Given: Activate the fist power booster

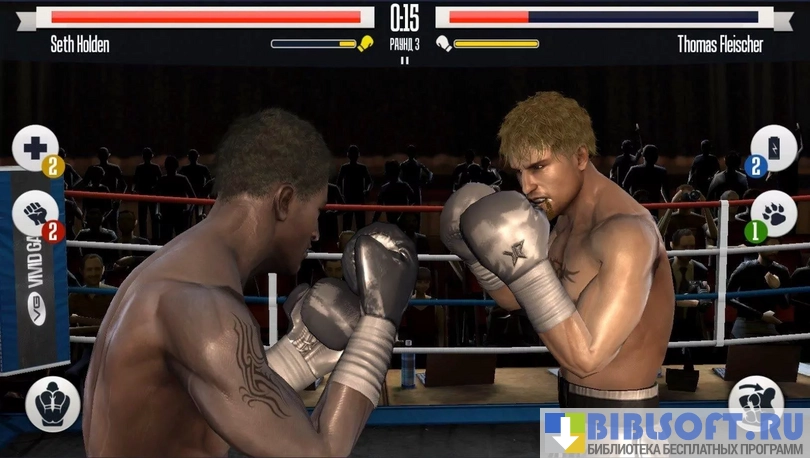Looking at the screenshot, I should click(x=36, y=213).
